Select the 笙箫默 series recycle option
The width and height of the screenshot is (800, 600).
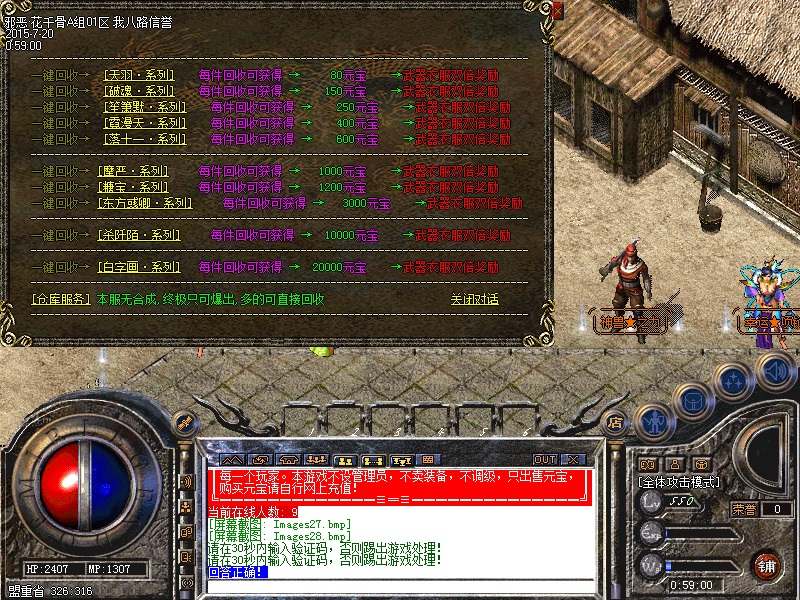click(x=146, y=107)
